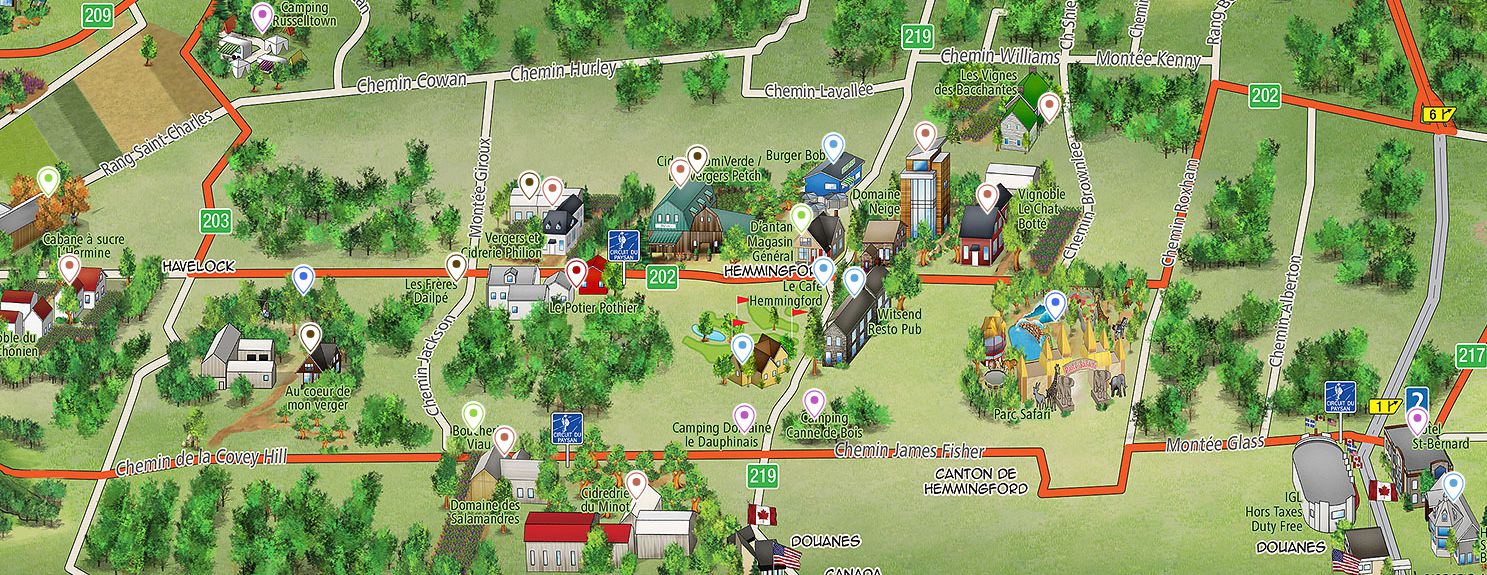Open Les Vignes des Bacchantes marker
This screenshot has width=1487, height=575.
1048,105
